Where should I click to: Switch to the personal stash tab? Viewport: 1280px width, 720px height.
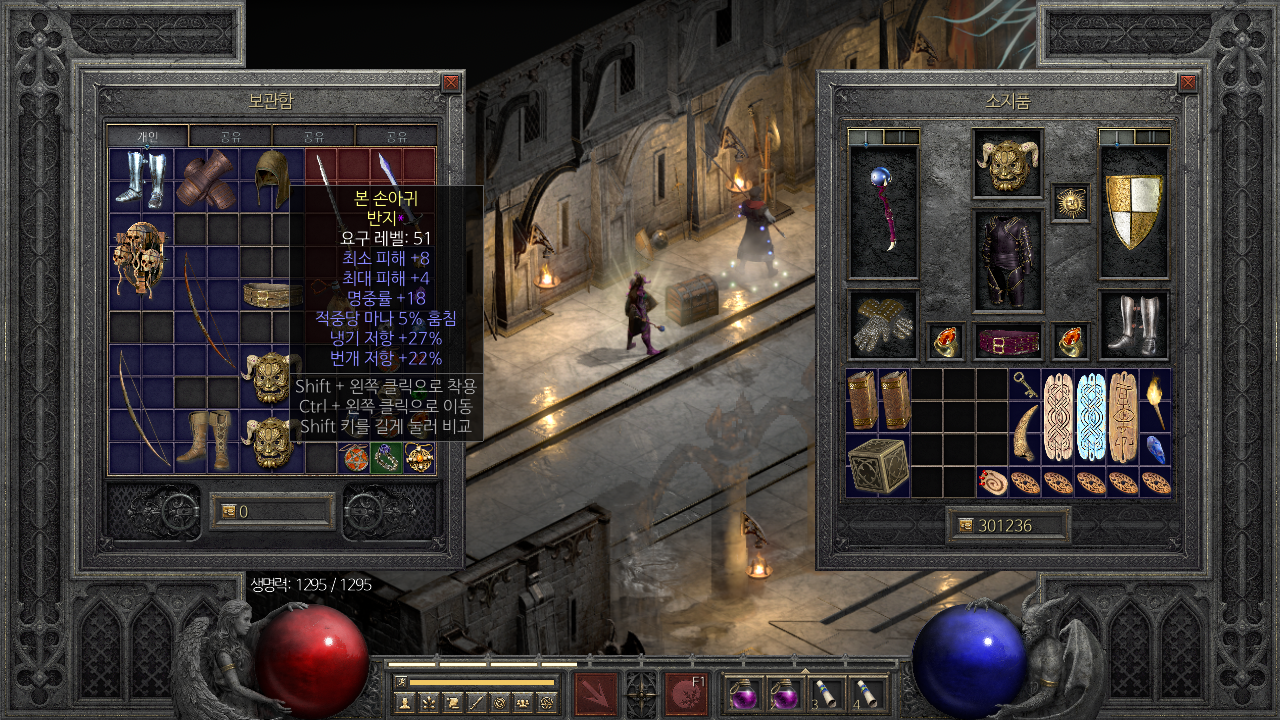tap(147, 136)
